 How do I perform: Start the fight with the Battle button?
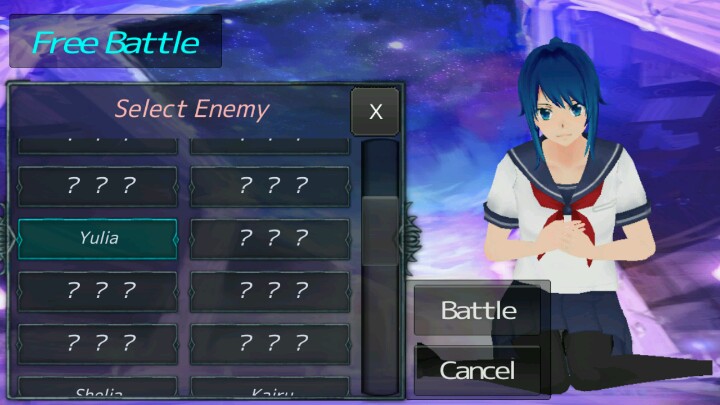pos(479,310)
